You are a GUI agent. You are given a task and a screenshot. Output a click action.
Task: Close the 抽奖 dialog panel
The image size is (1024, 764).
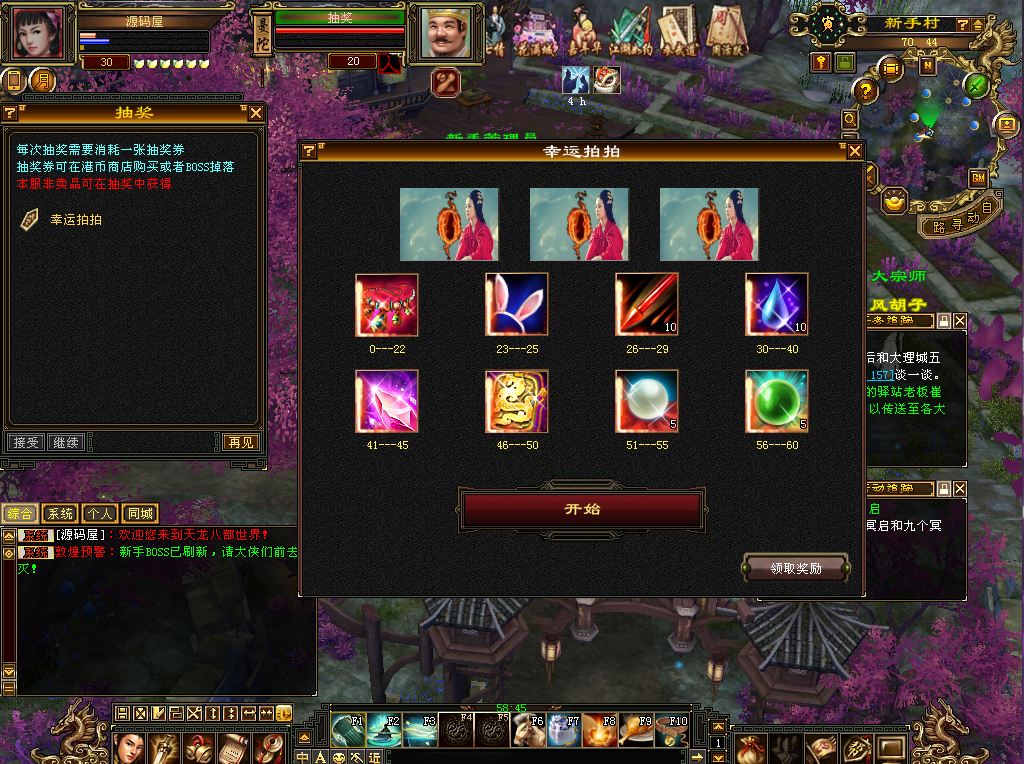point(256,113)
